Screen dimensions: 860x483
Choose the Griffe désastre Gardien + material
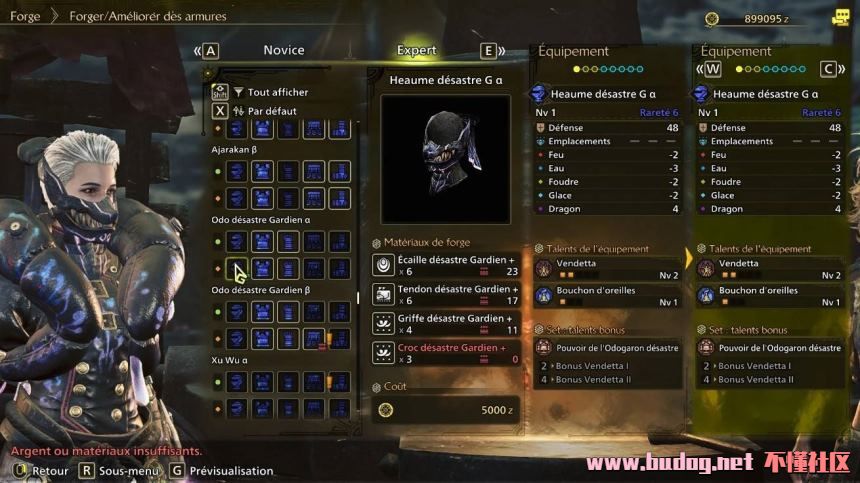pos(446,323)
